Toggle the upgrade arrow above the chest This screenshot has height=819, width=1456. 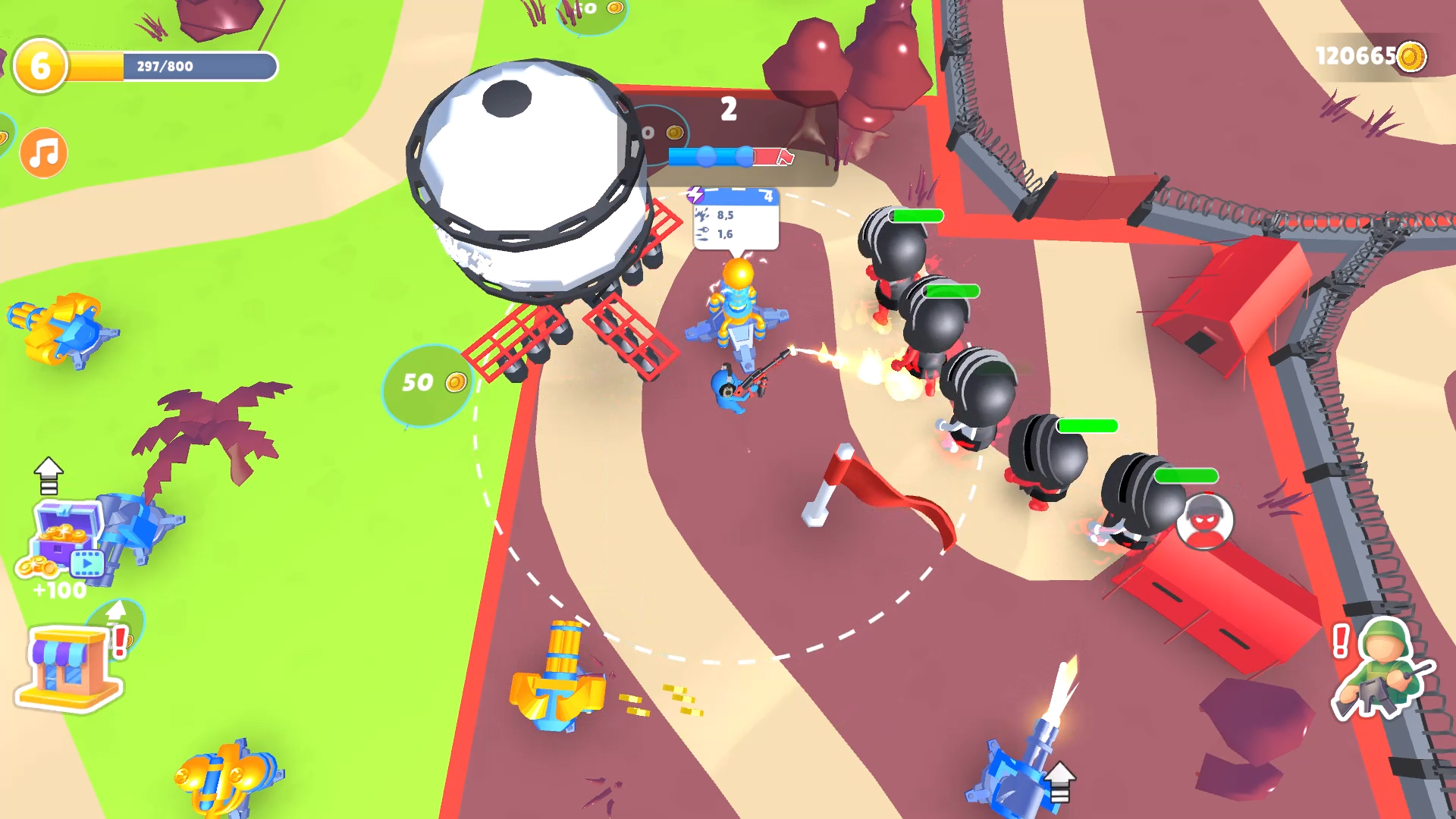coord(49,474)
